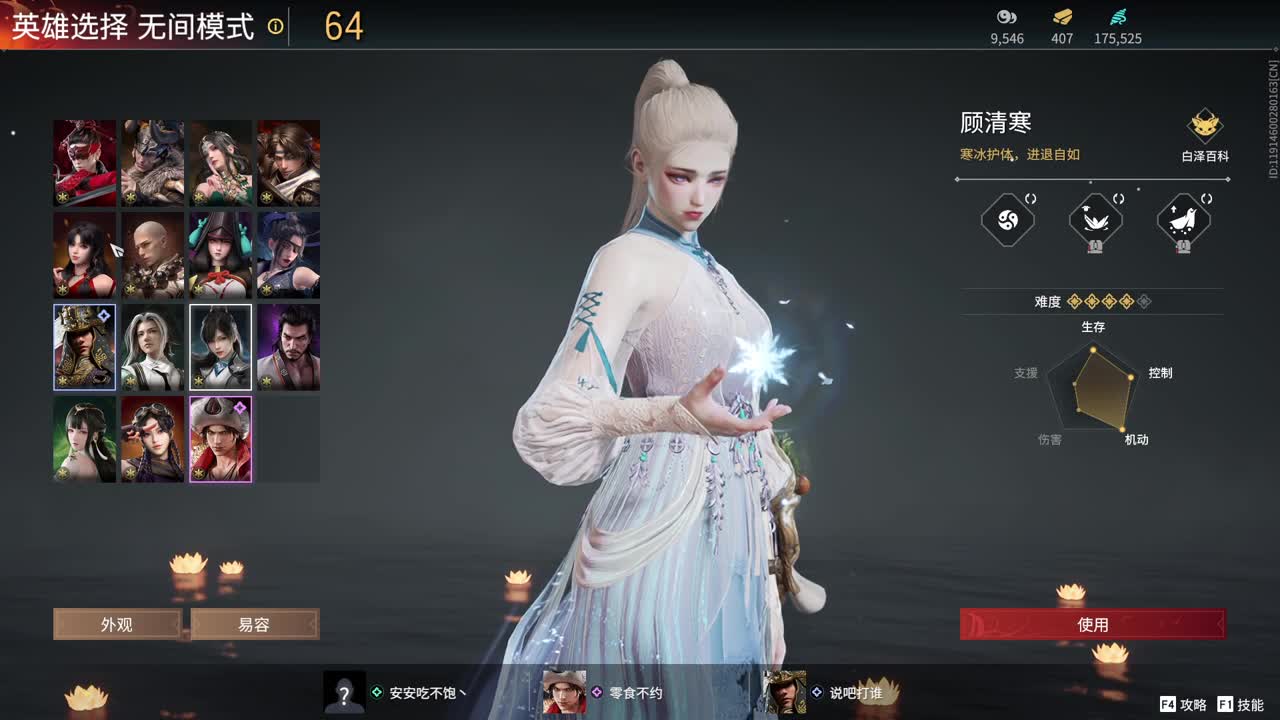Viewport: 1280px width, 720px height.
Task: Click the gold ingot currency icon
Action: 1060,17
